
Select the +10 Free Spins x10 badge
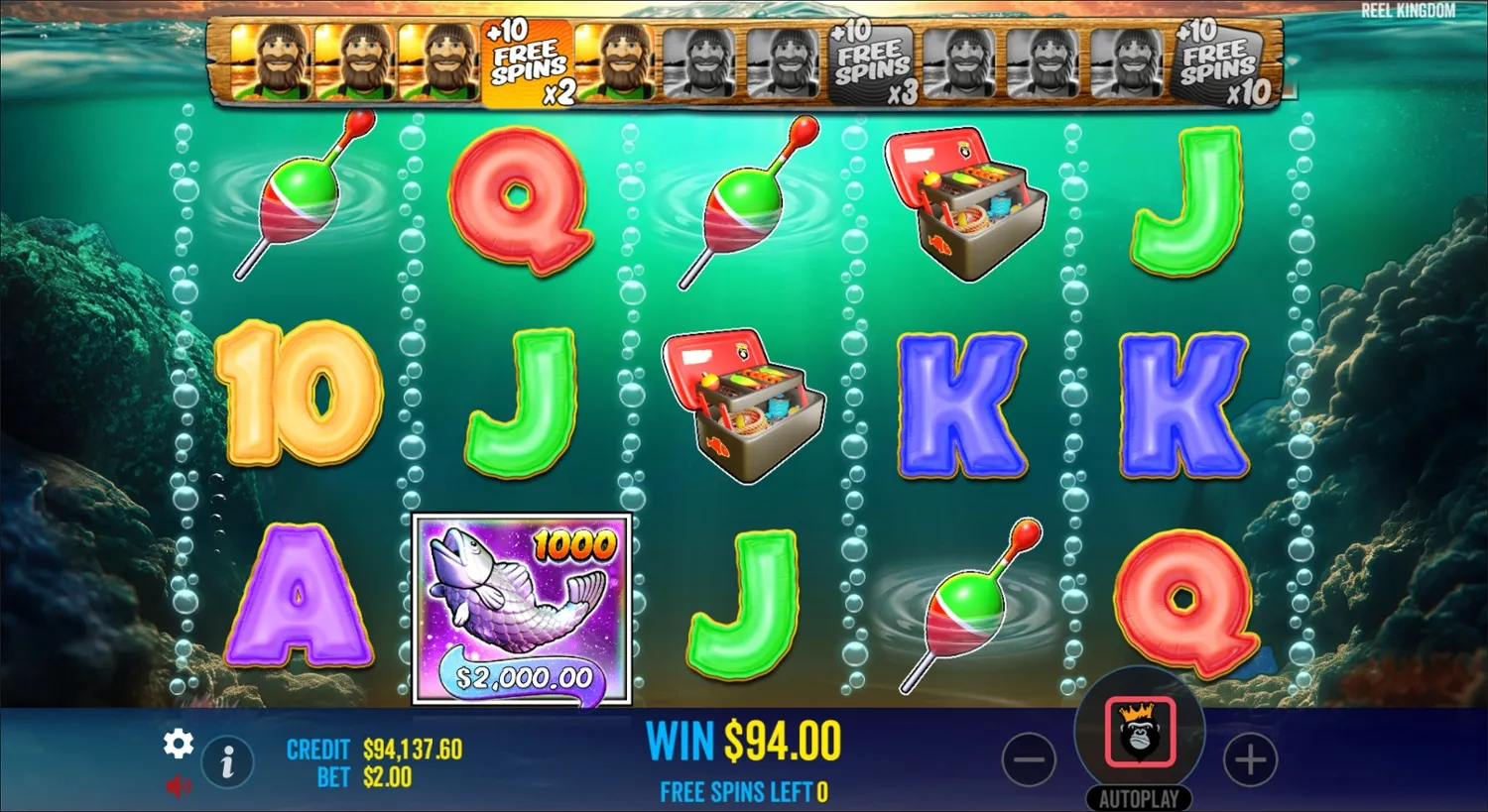pyautogui.click(x=1218, y=62)
